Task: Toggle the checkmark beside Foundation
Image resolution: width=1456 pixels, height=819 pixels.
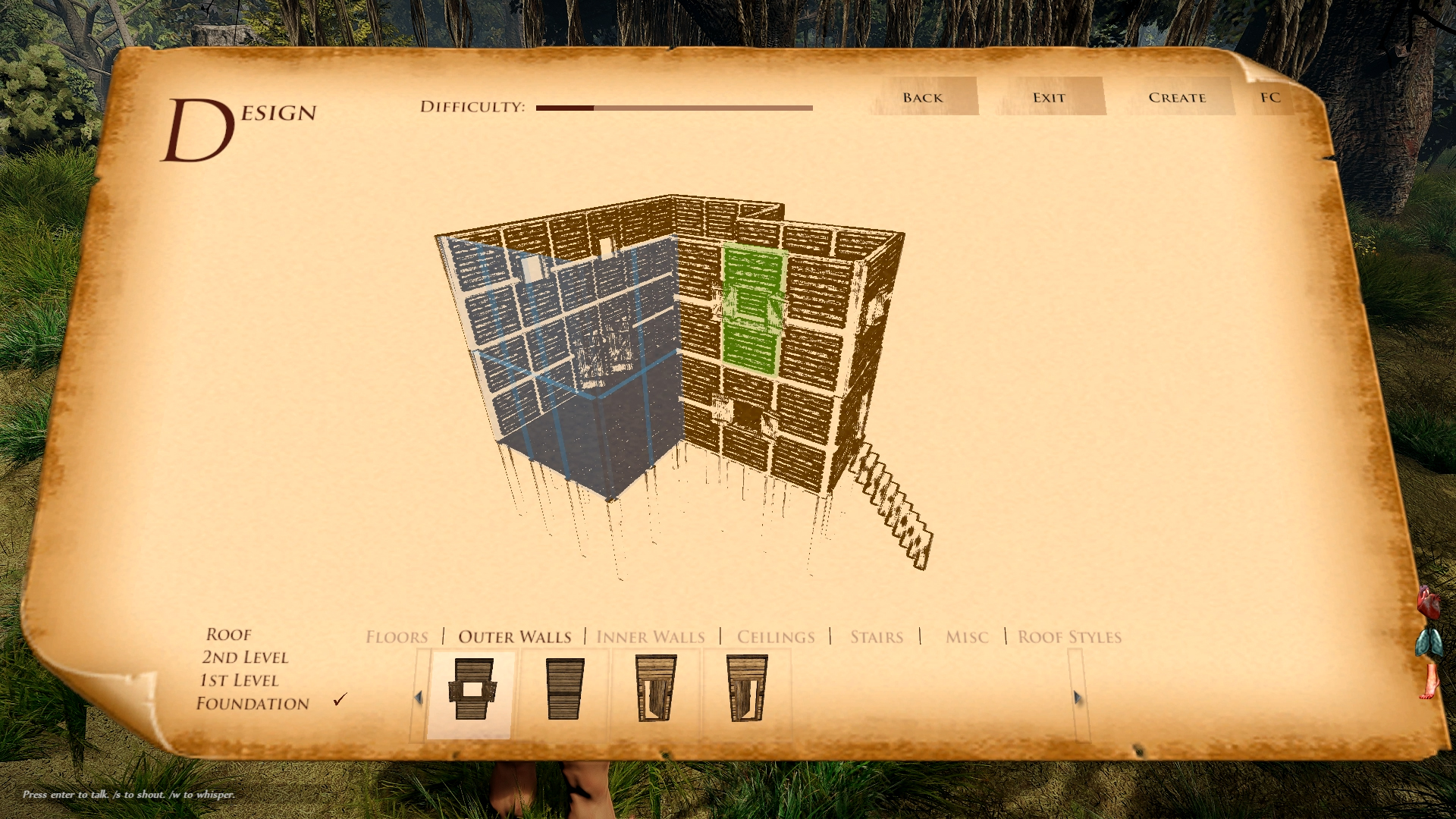Action: coord(339,700)
